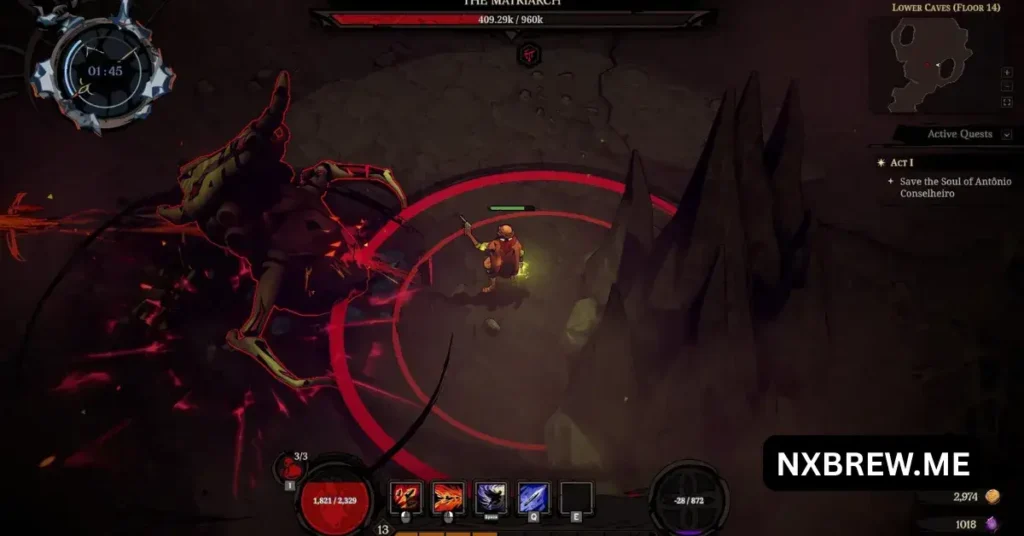Use the fiery spear thrust skill
The height and width of the screenshot is (536, 1024).
pos(448,496)
